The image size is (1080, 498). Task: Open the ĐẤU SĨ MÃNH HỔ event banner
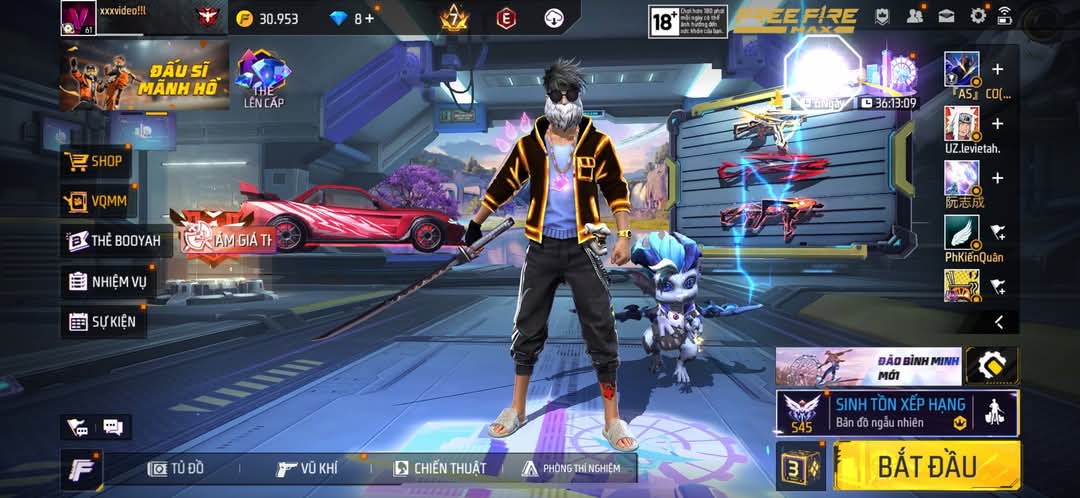point(144,77)
